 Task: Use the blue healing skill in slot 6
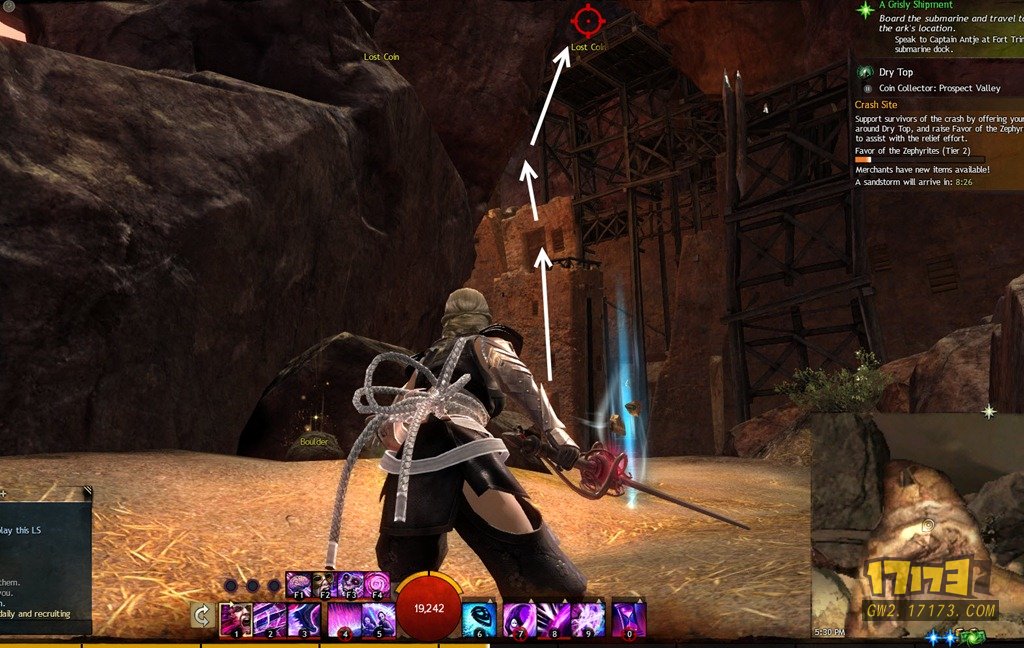coord(479,619)
